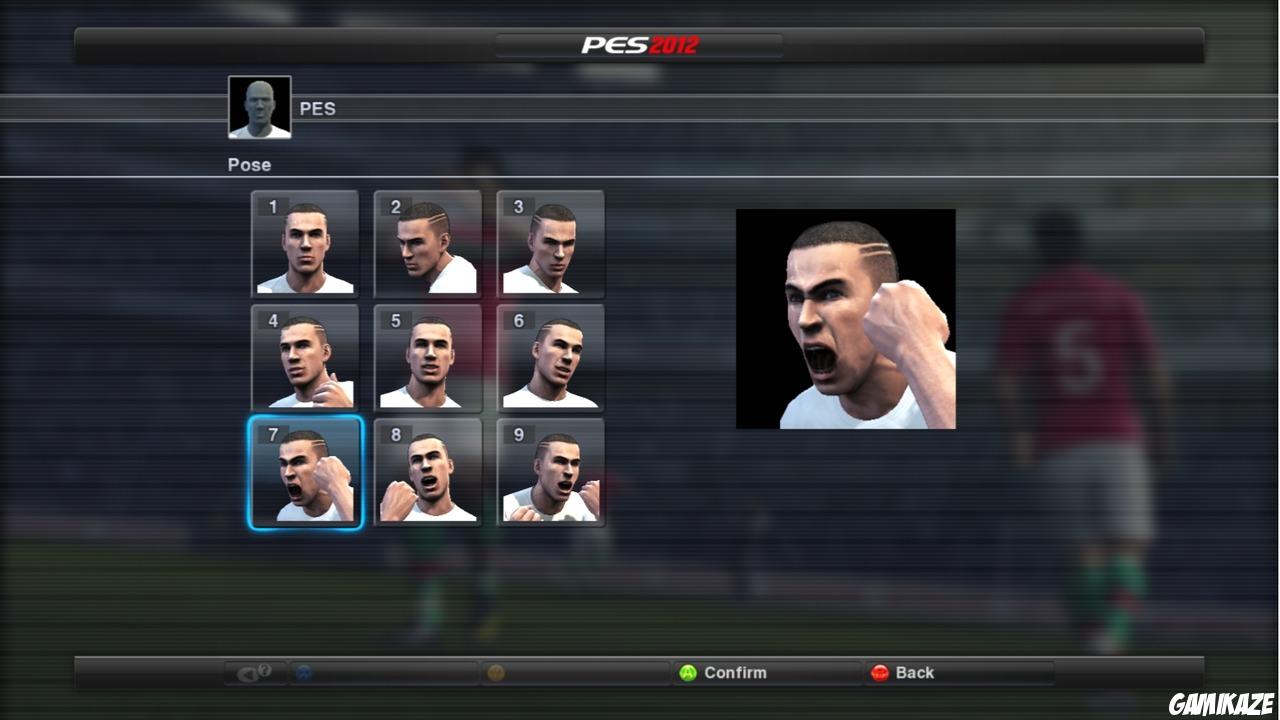Select pose 8 thumbnail
Screen dimensions: 1280x720
tap(427, 471)
